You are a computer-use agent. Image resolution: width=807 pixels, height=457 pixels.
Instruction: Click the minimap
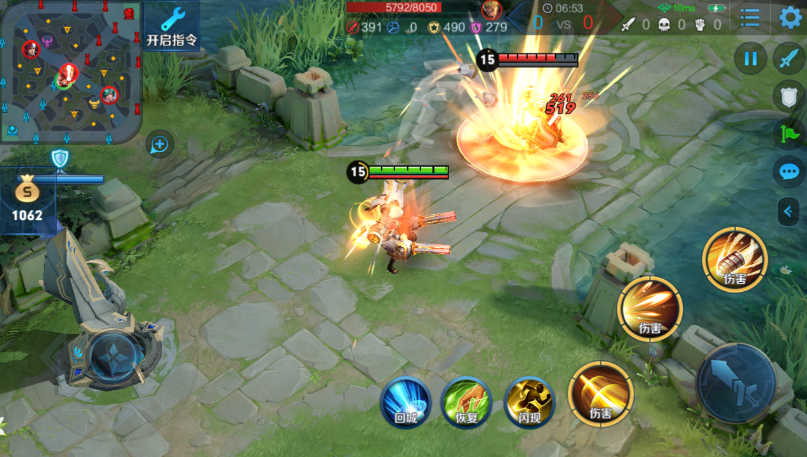tap(70, 70)
